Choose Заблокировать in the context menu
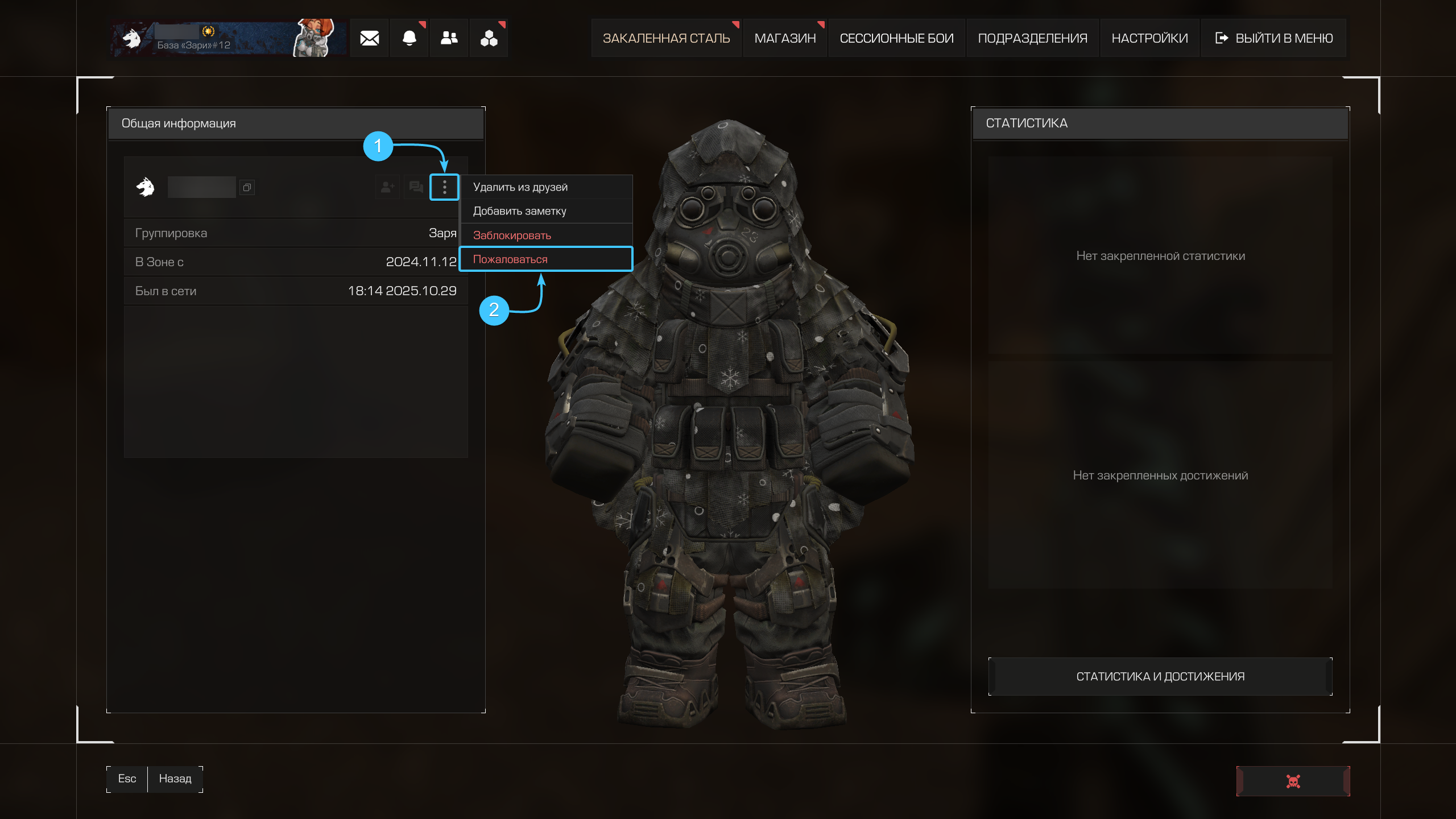 512,235
